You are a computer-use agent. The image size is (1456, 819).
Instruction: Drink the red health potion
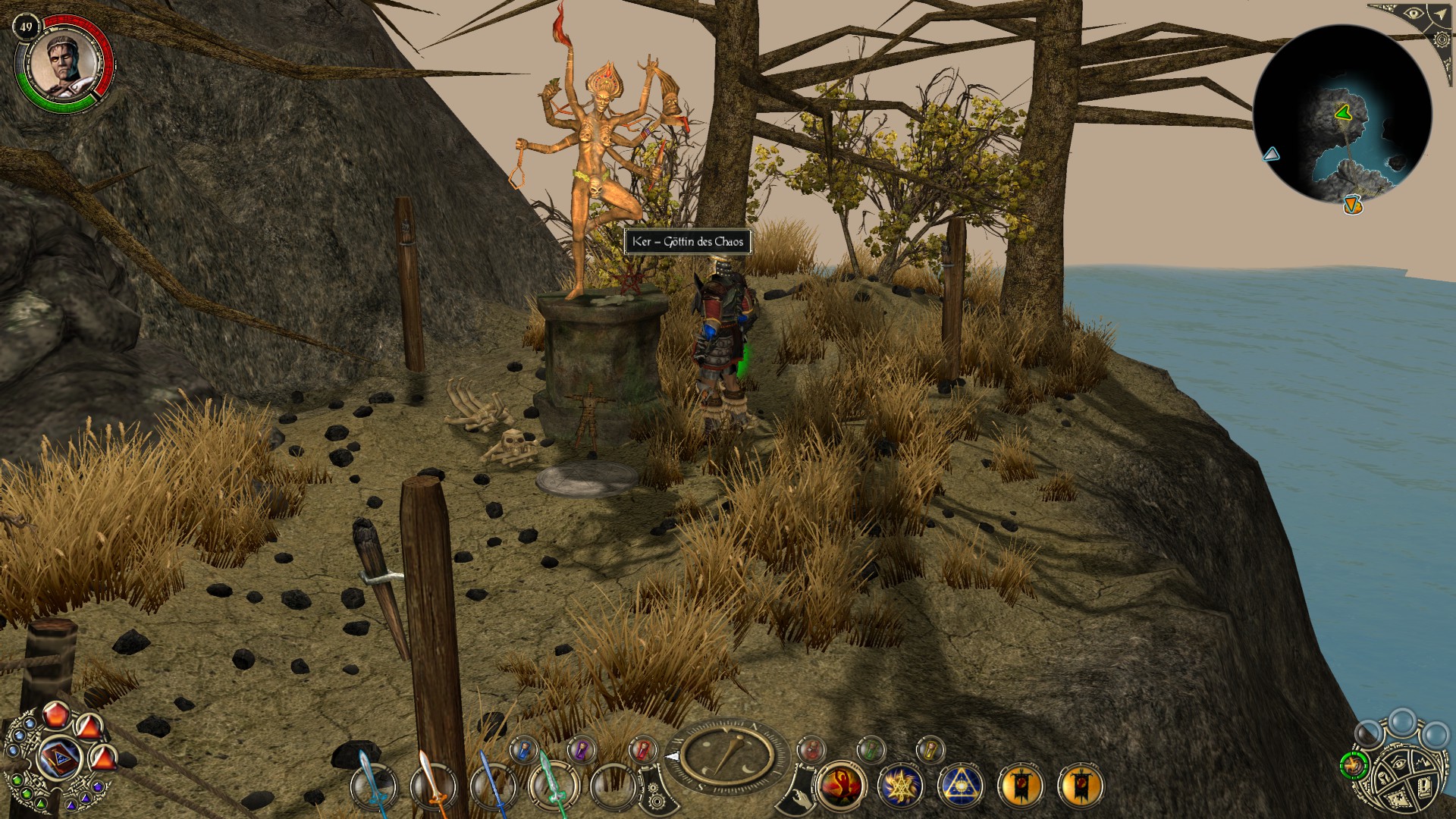pyautogui.click(x=644, y=751)
